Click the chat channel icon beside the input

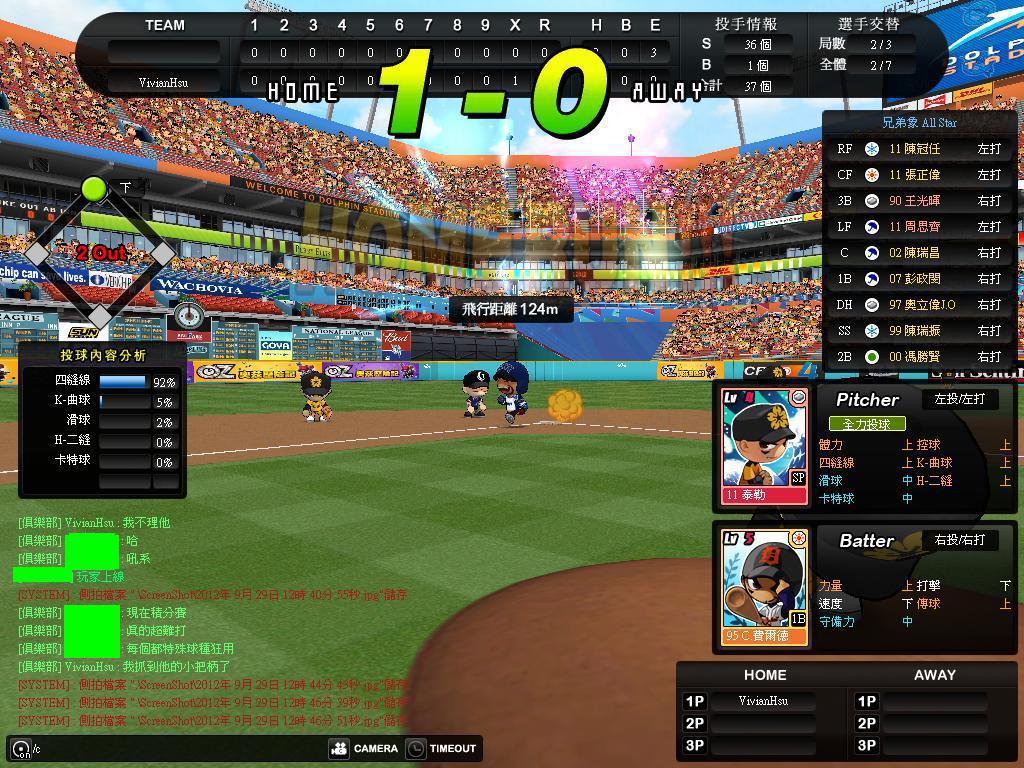coord(21,748)
